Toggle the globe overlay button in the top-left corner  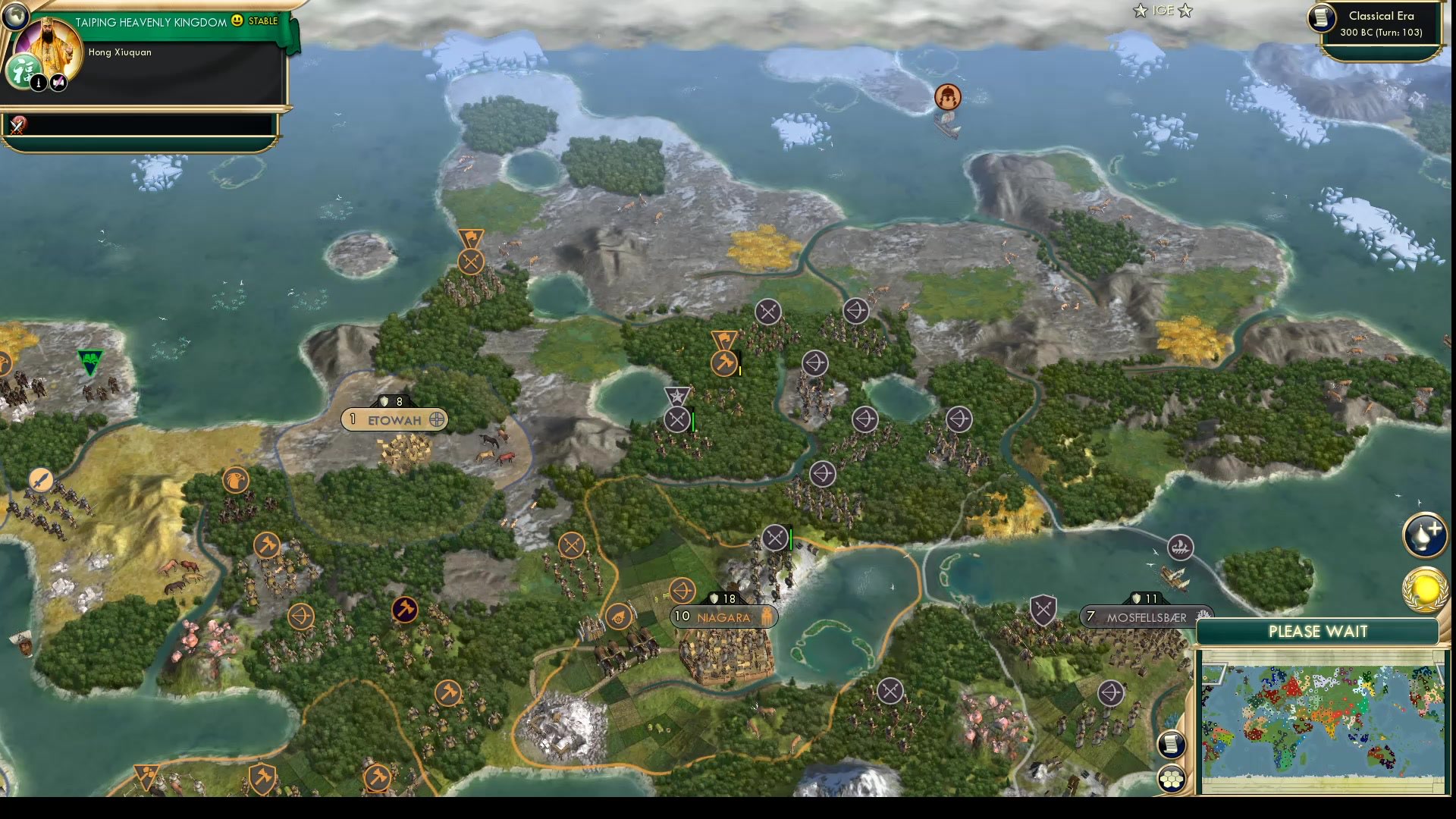coord(15,15)
